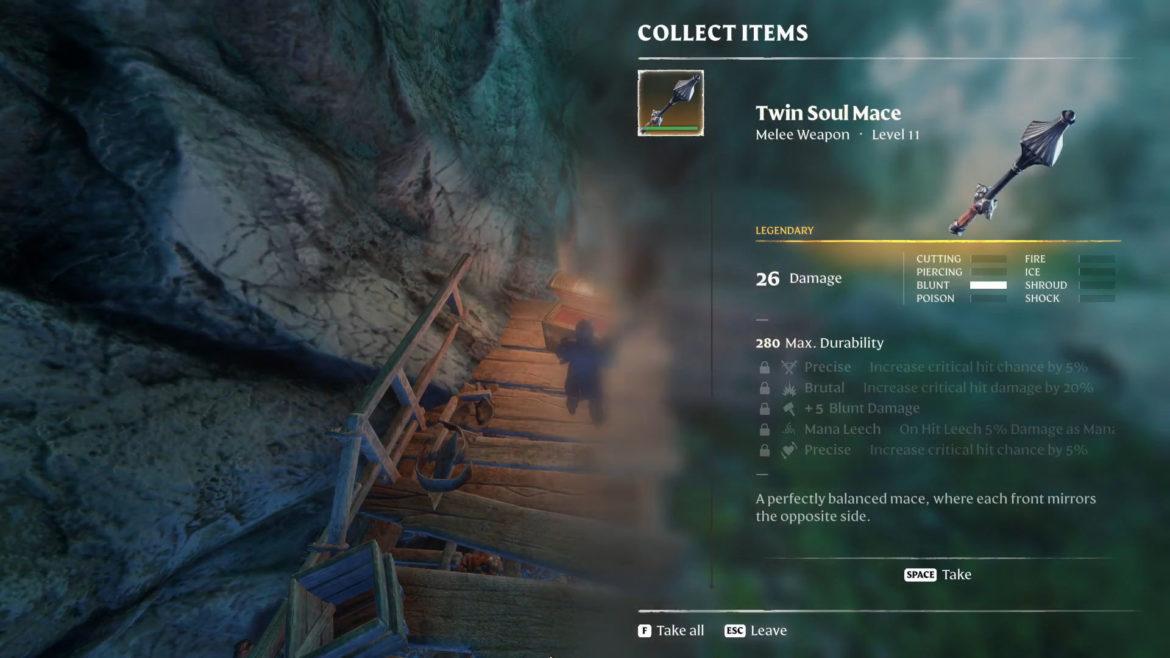This screenshot has height=658, width=1170.
Task: Select the Twin Soul Mace item slot
Action: [x=670, y=103]
